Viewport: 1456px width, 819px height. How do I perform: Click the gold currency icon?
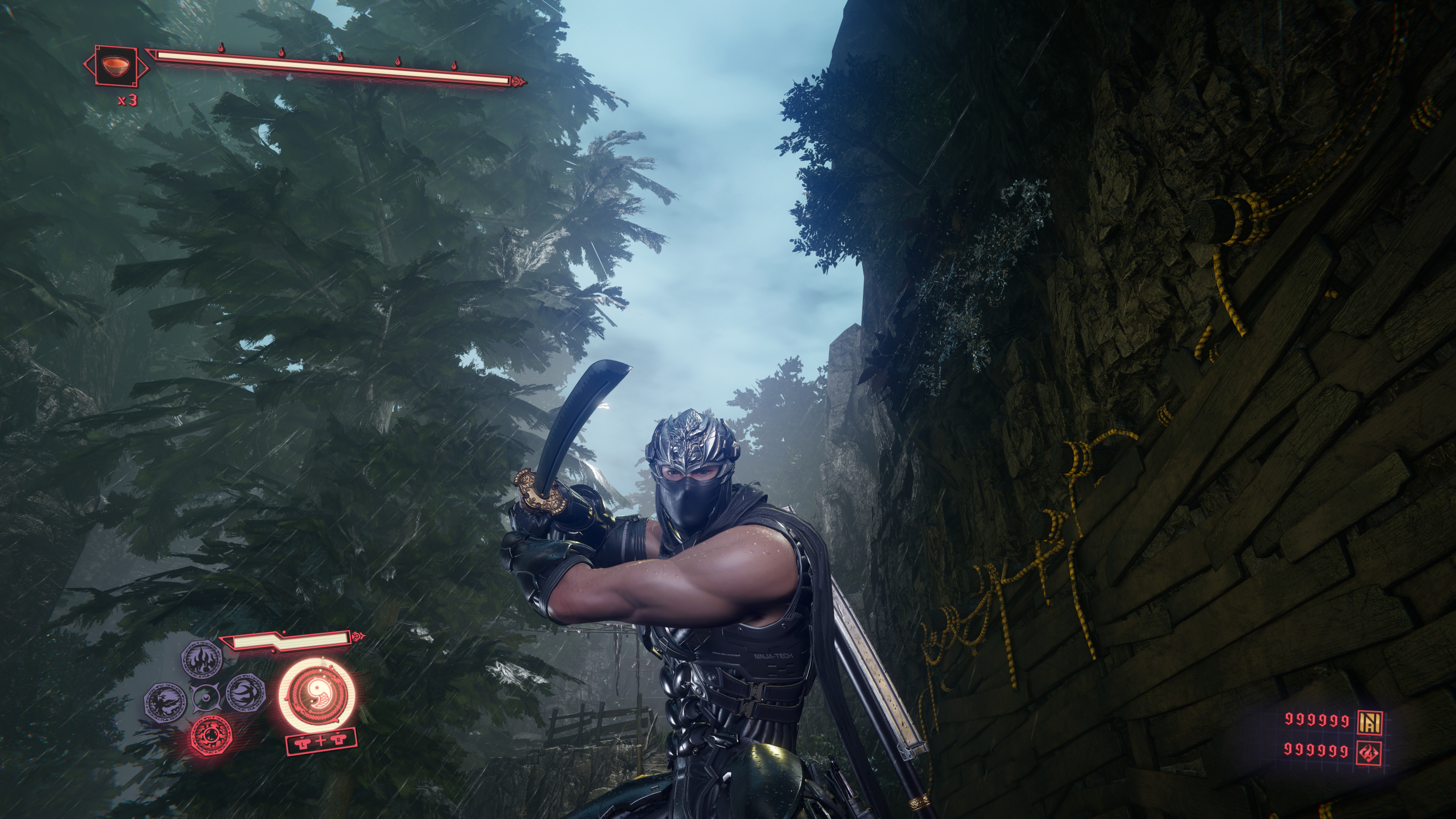point(1370,720)
